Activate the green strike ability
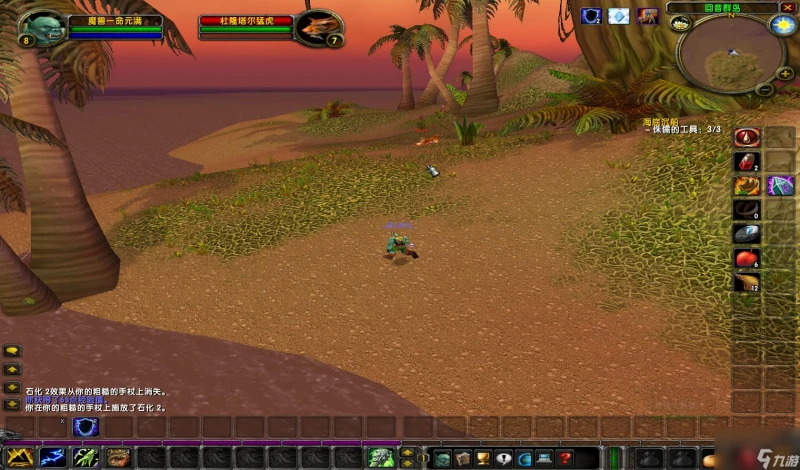 click(x=85, y=458)
